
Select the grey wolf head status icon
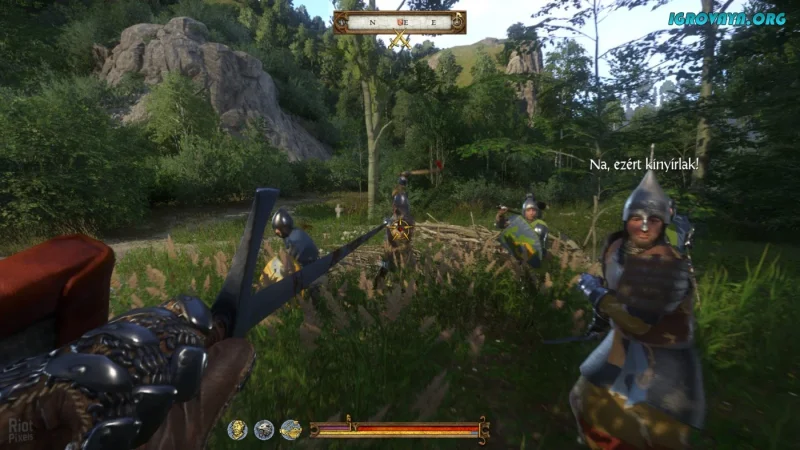point(264,430)
